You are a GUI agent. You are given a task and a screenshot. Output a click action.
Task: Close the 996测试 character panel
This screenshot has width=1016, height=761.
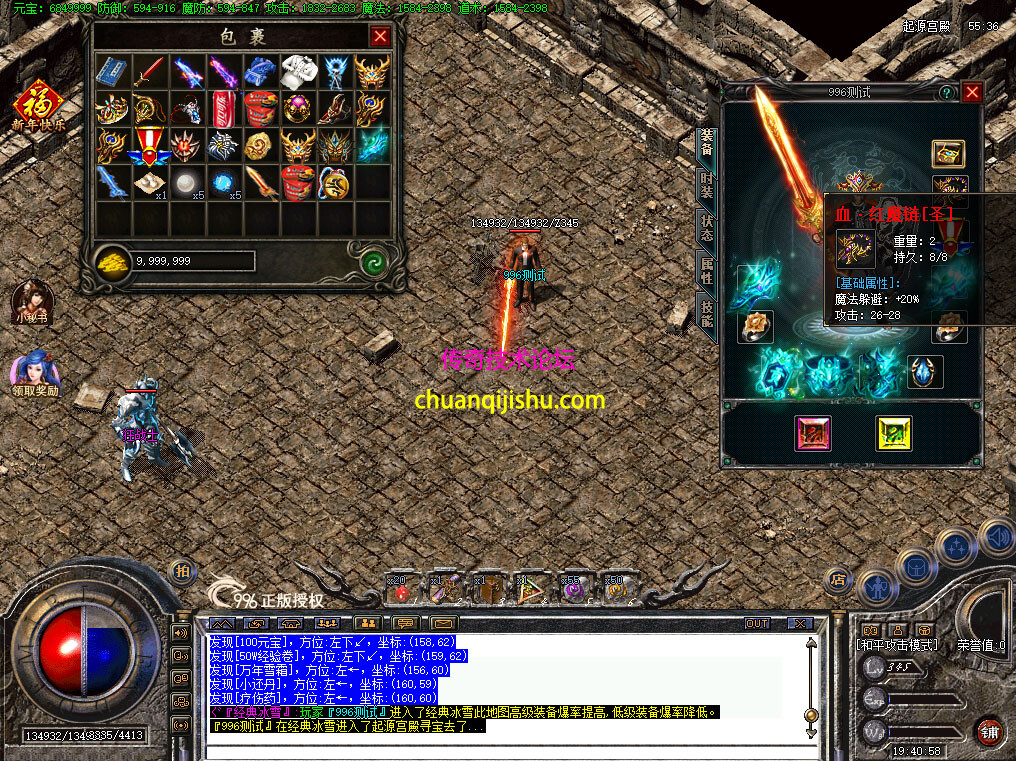pos(971,92)
